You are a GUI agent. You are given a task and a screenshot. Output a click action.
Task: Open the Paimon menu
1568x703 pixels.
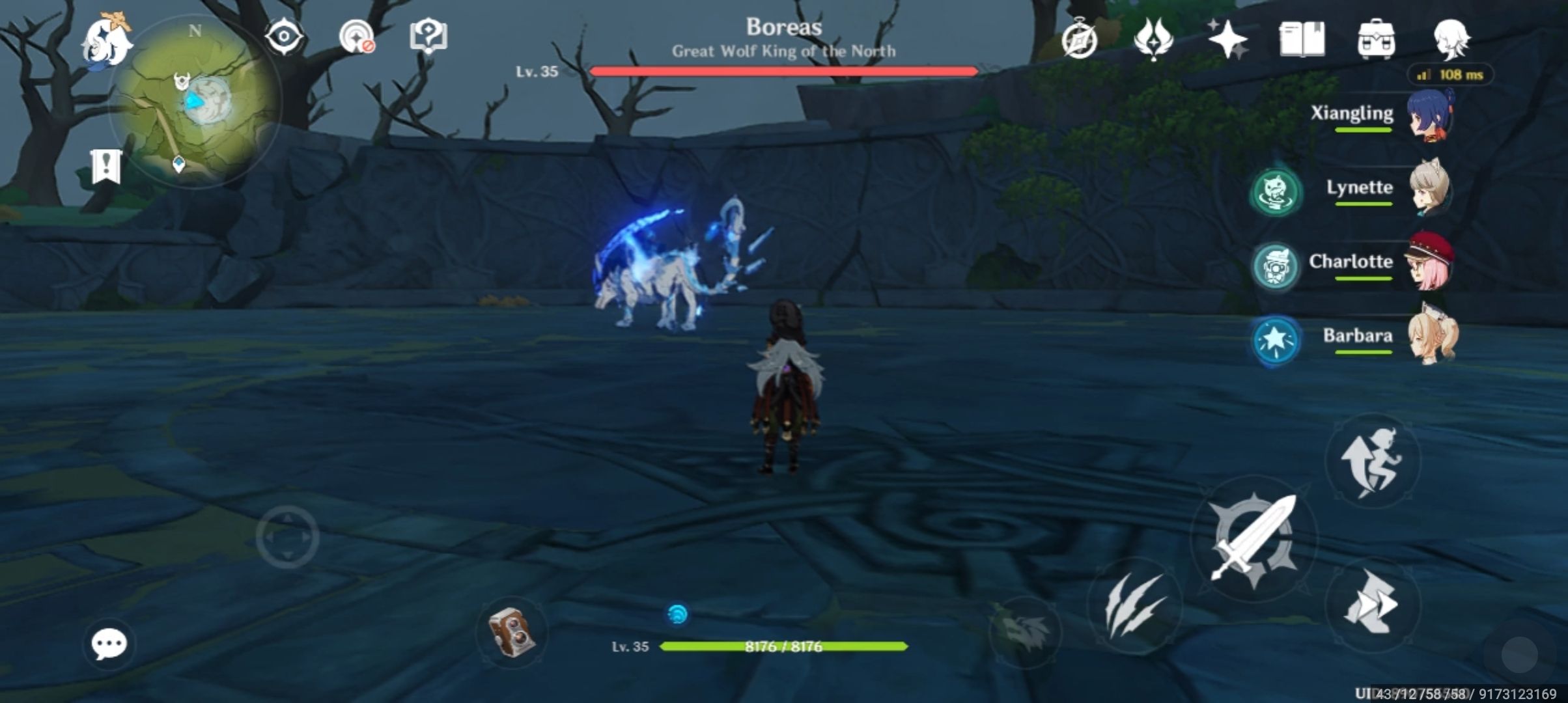coord(106,41)
